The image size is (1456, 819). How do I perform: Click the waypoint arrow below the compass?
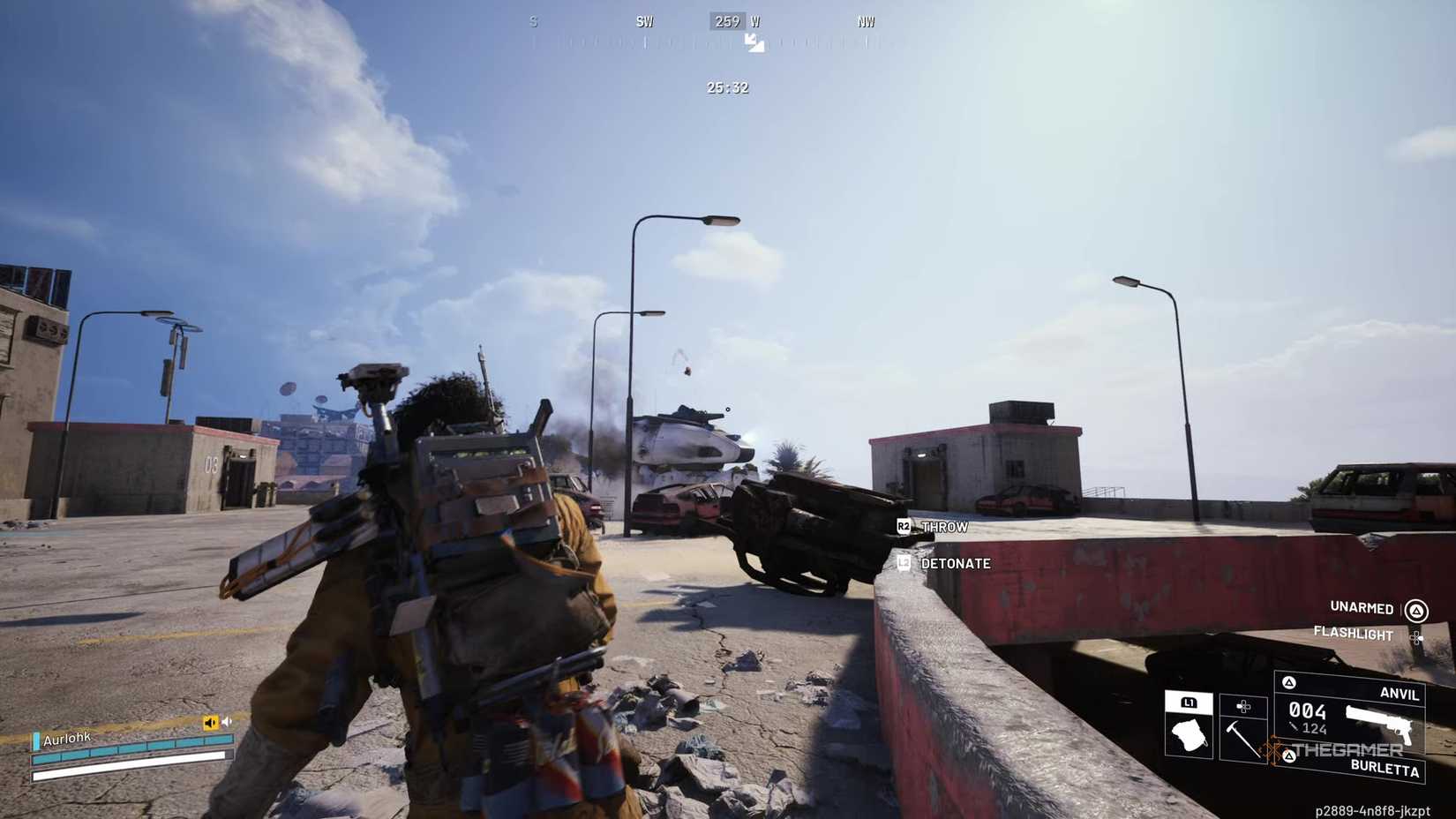pos(754,41)
